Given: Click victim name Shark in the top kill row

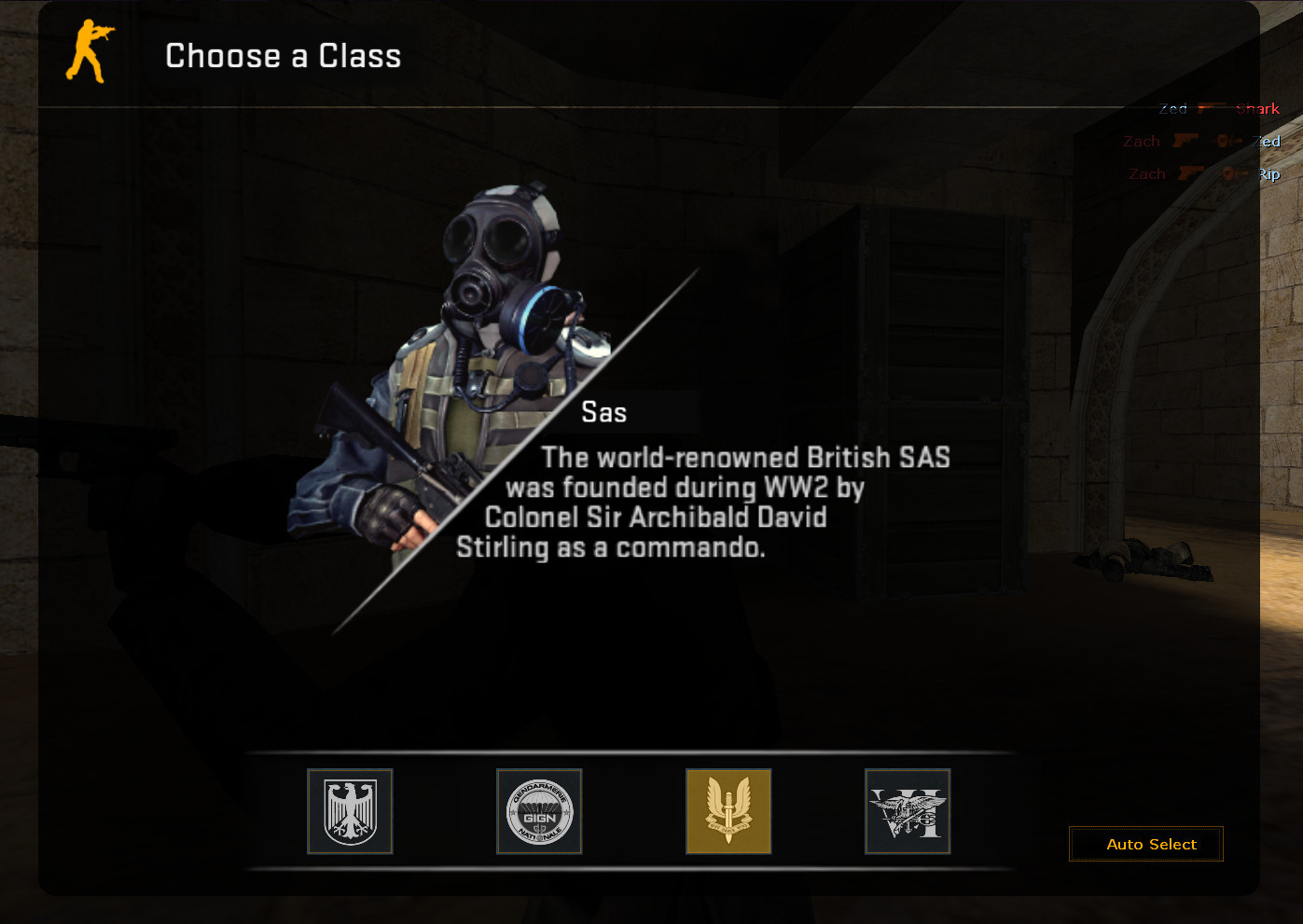Looking at the screenshot, I should 1257,107.
